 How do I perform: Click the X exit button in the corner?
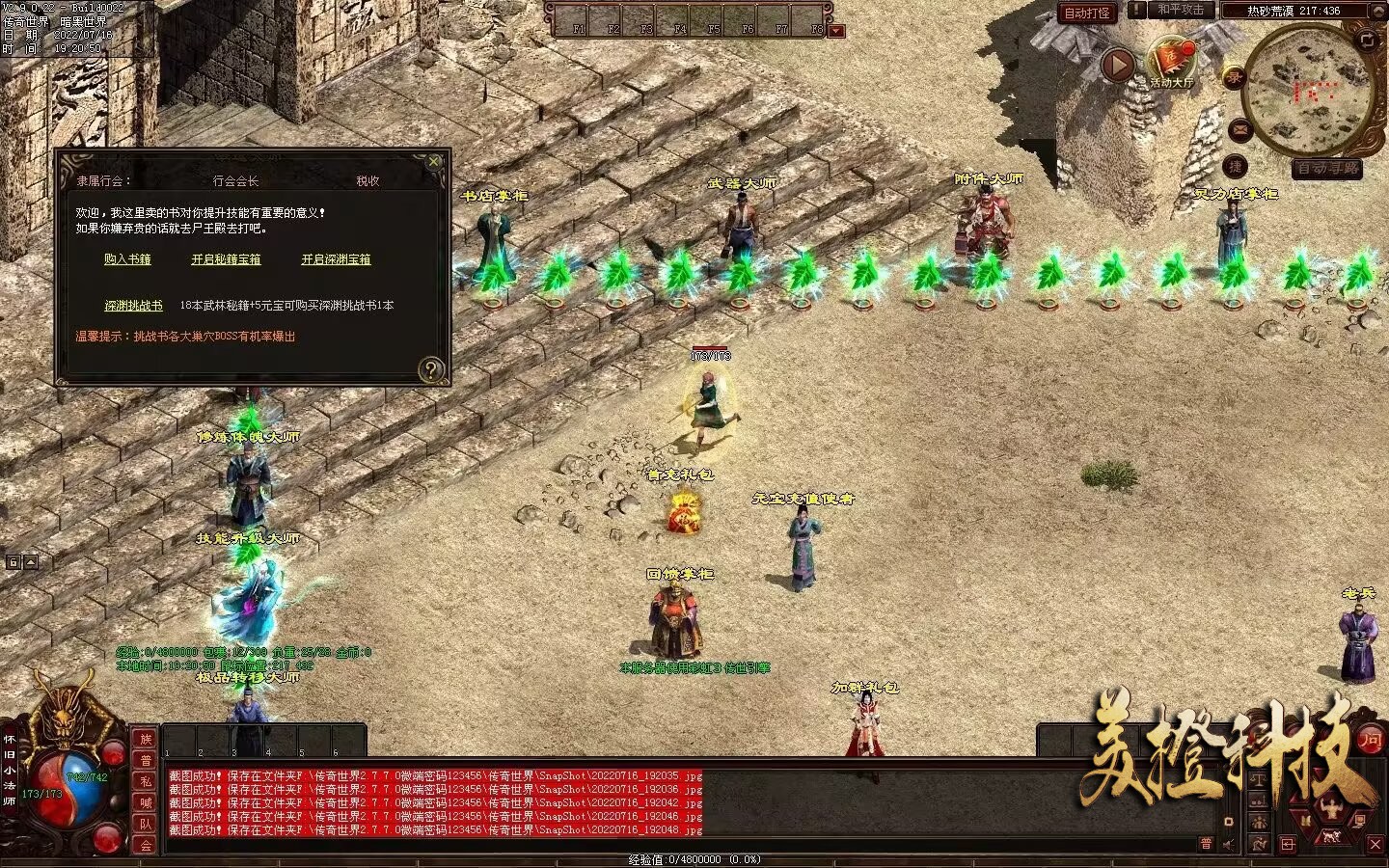click(x=1375, y=844)
